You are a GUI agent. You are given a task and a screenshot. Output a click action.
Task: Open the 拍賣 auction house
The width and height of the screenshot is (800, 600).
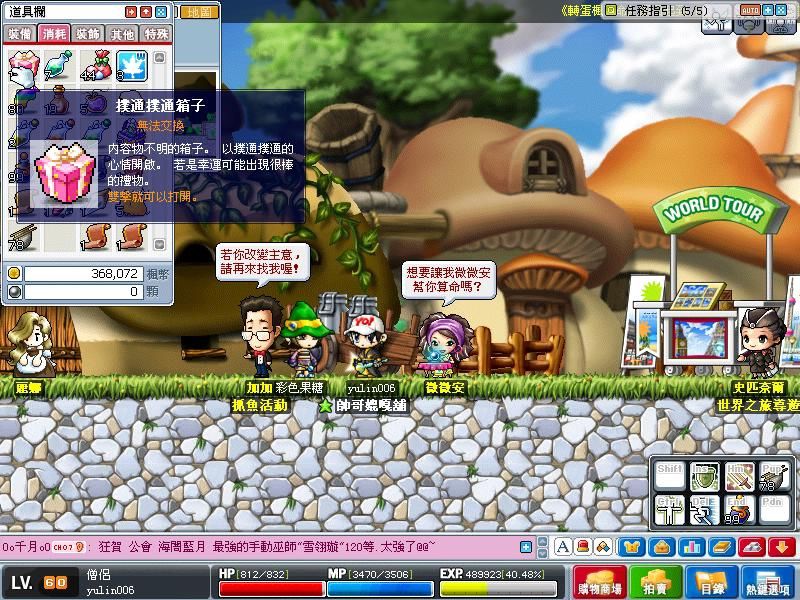pyautogui.click(x=656, y=582)
